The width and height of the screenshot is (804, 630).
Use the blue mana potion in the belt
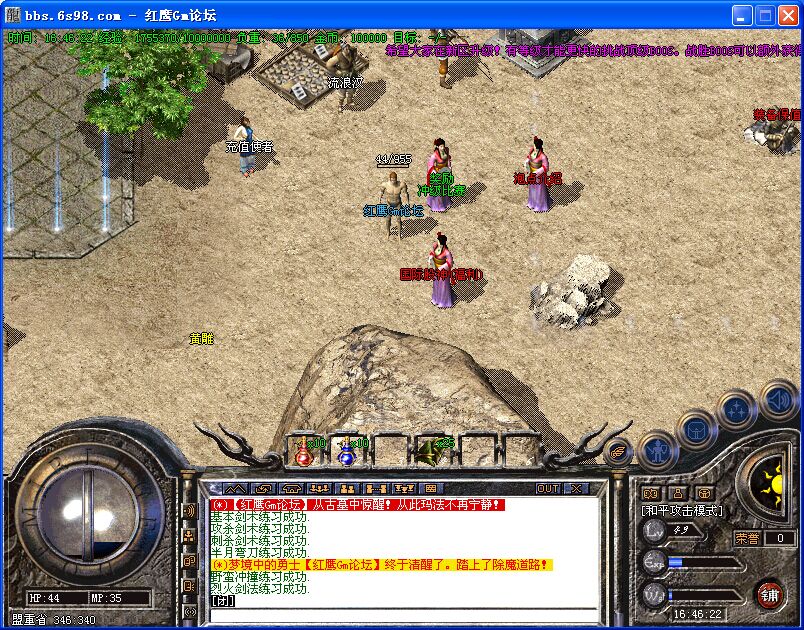coord(347,453)
